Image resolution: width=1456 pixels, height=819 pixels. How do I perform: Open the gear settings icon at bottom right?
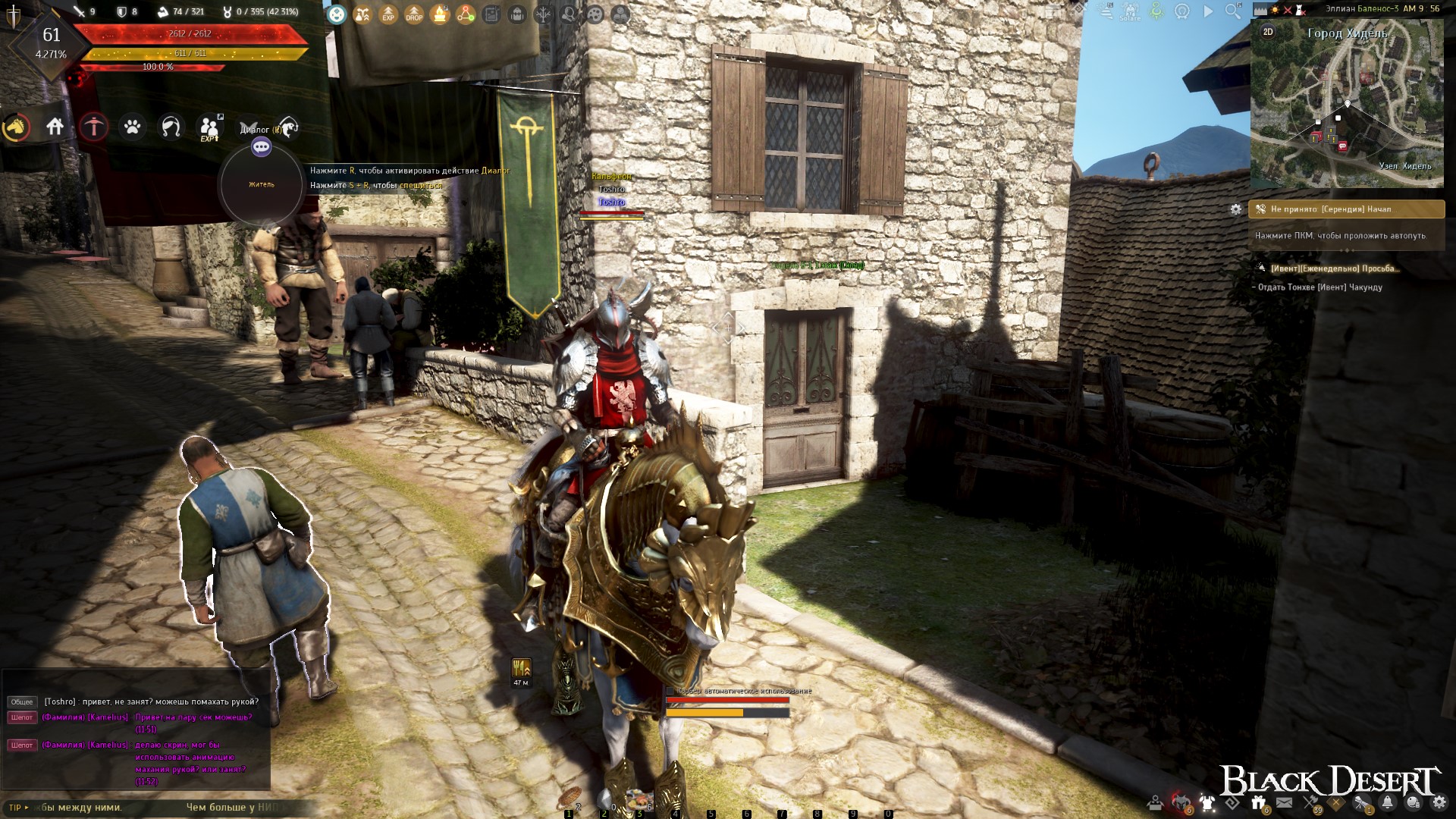pos(1439,802)
